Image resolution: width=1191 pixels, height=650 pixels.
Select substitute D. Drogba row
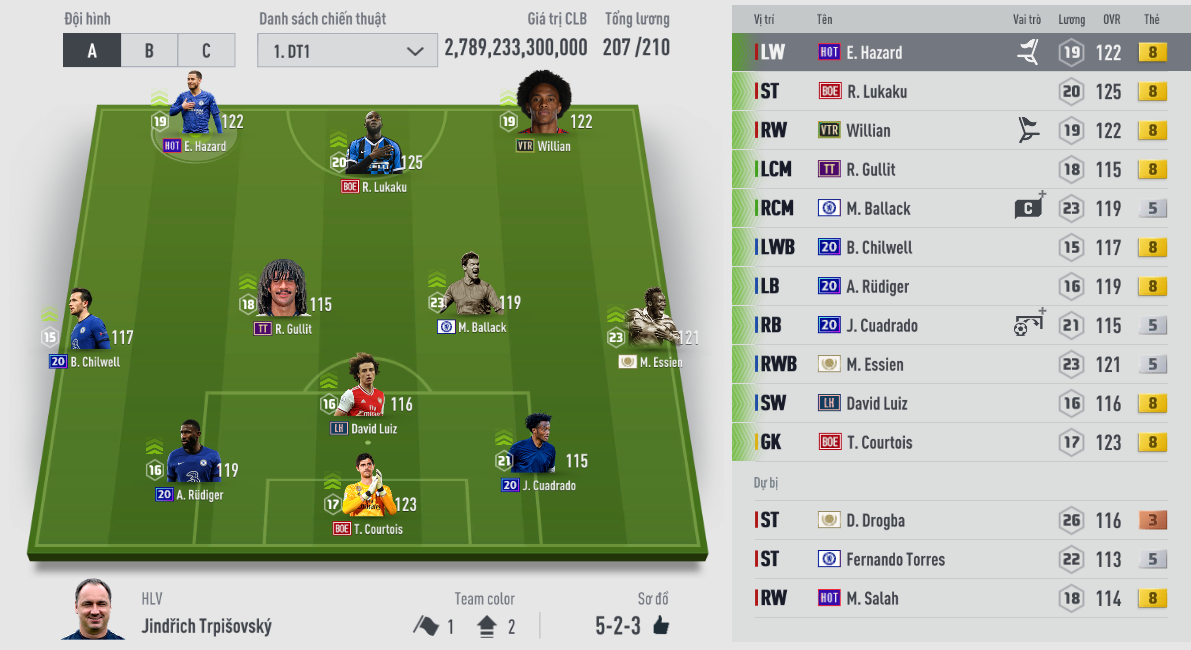tap(960, 520)
